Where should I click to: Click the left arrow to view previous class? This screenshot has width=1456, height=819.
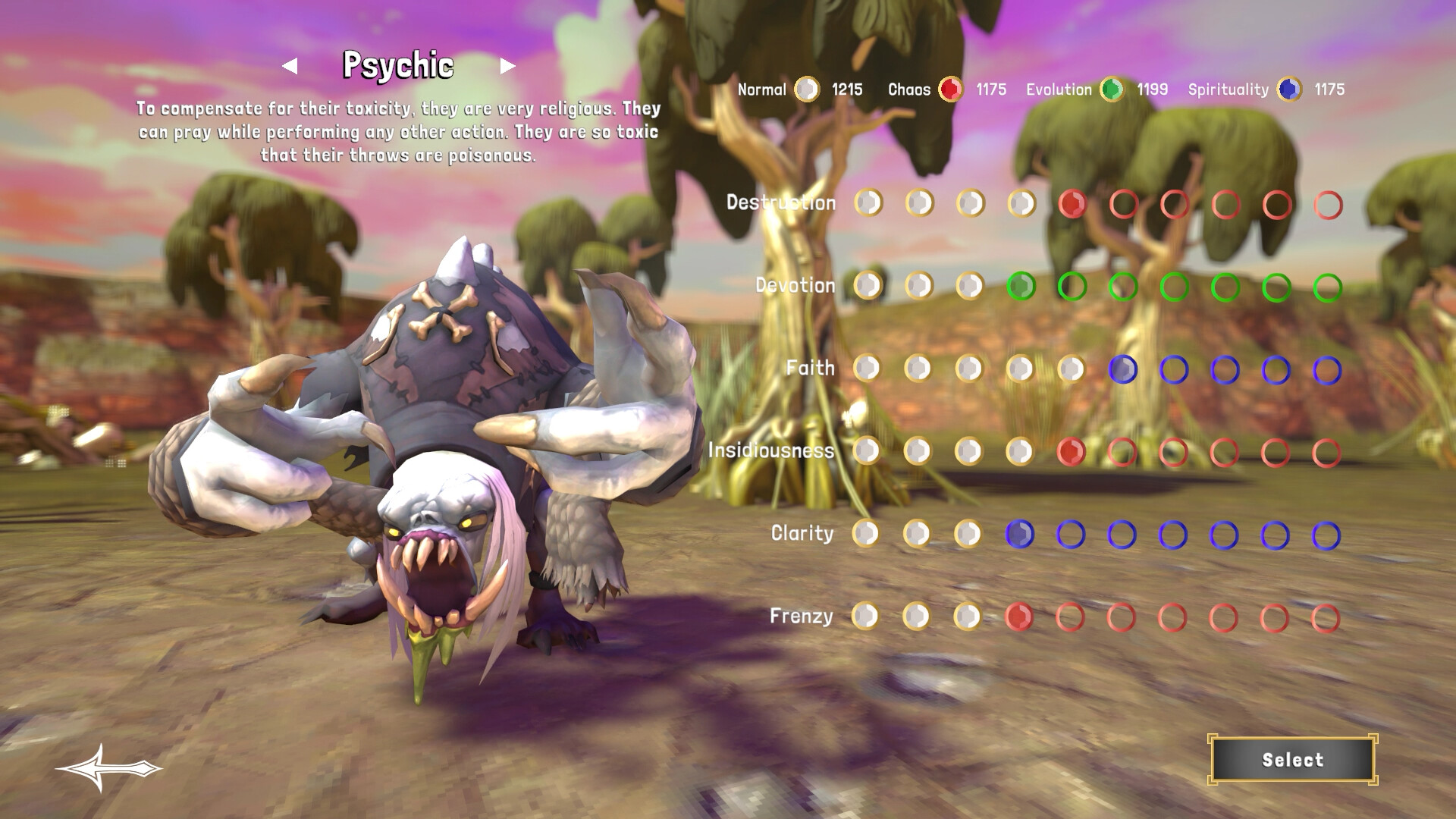click(290, 67)
